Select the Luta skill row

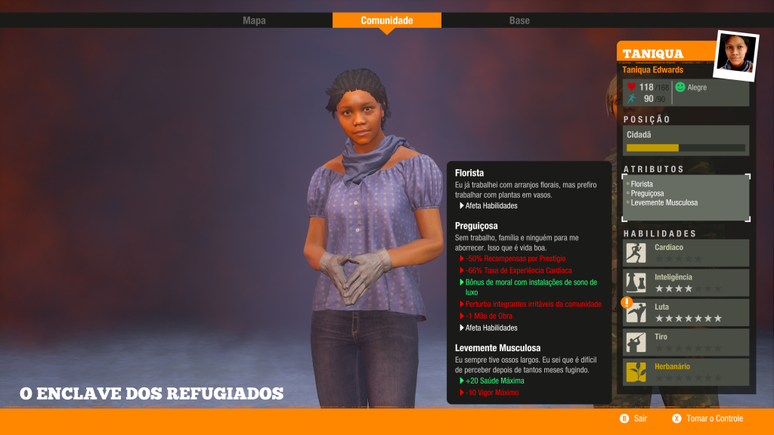click(x=686, y=312)
